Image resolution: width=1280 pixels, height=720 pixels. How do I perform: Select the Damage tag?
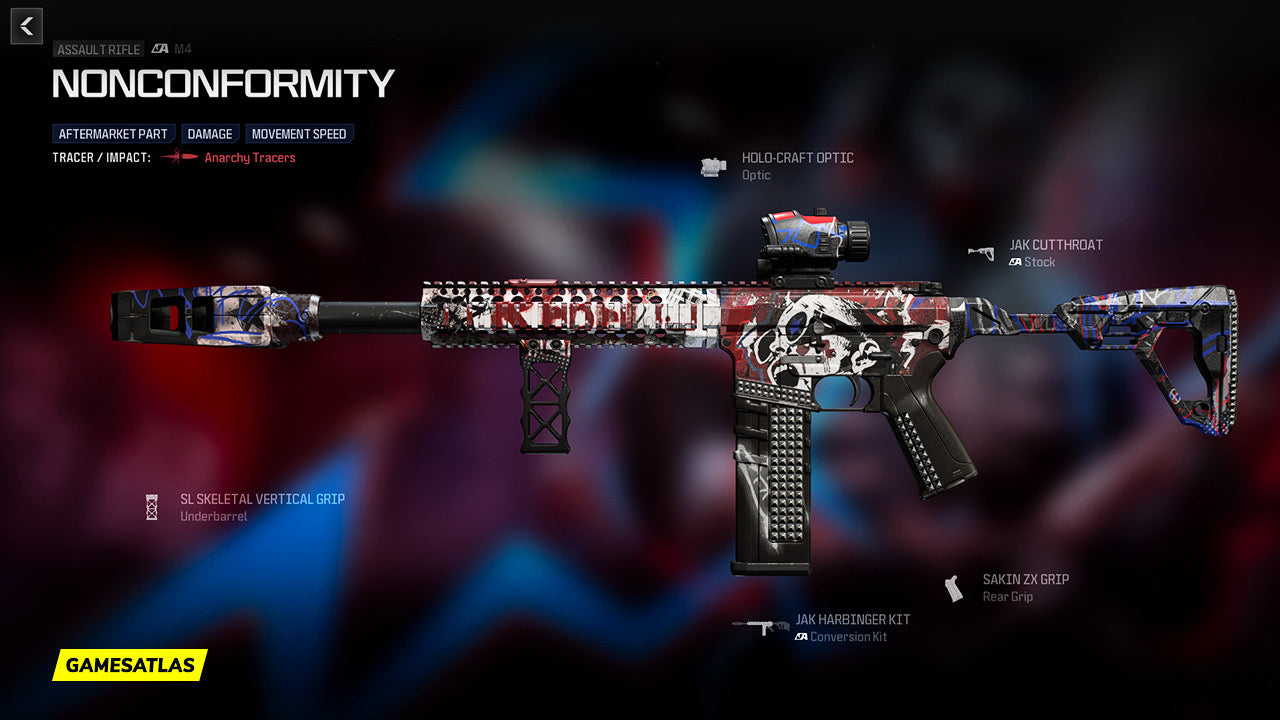point(210,134)
